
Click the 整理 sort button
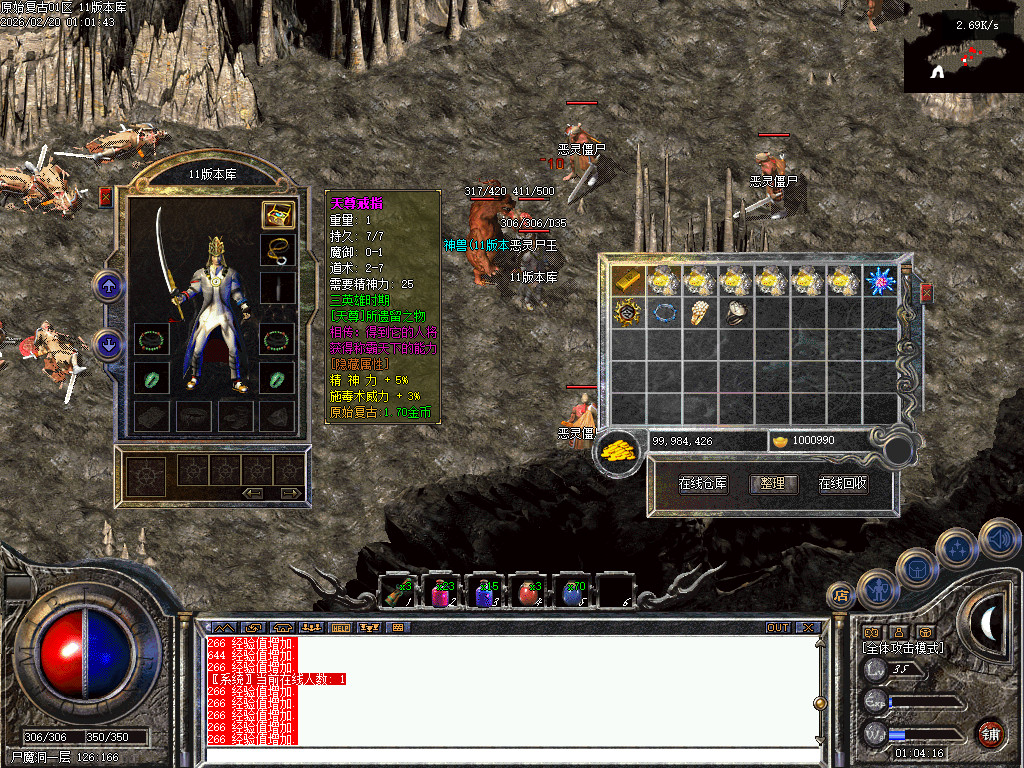point(772,484)
